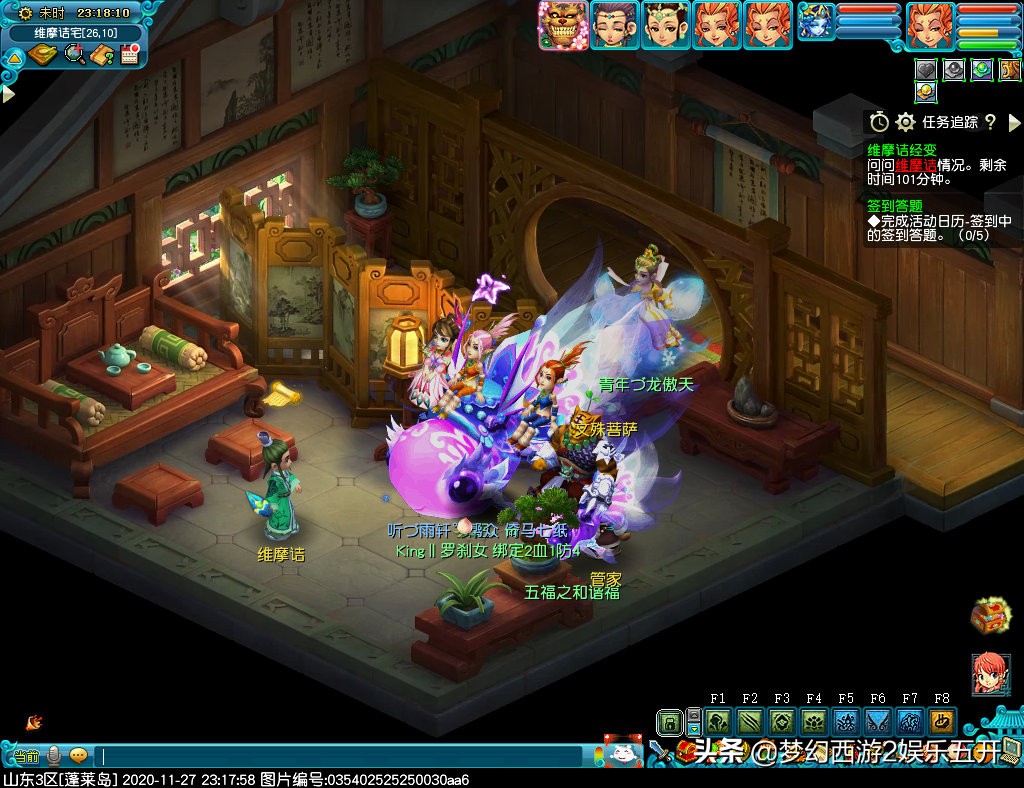The image size is (1024, 788).
Task: Open the quest tracker help question mark
Action: [990, 122]
